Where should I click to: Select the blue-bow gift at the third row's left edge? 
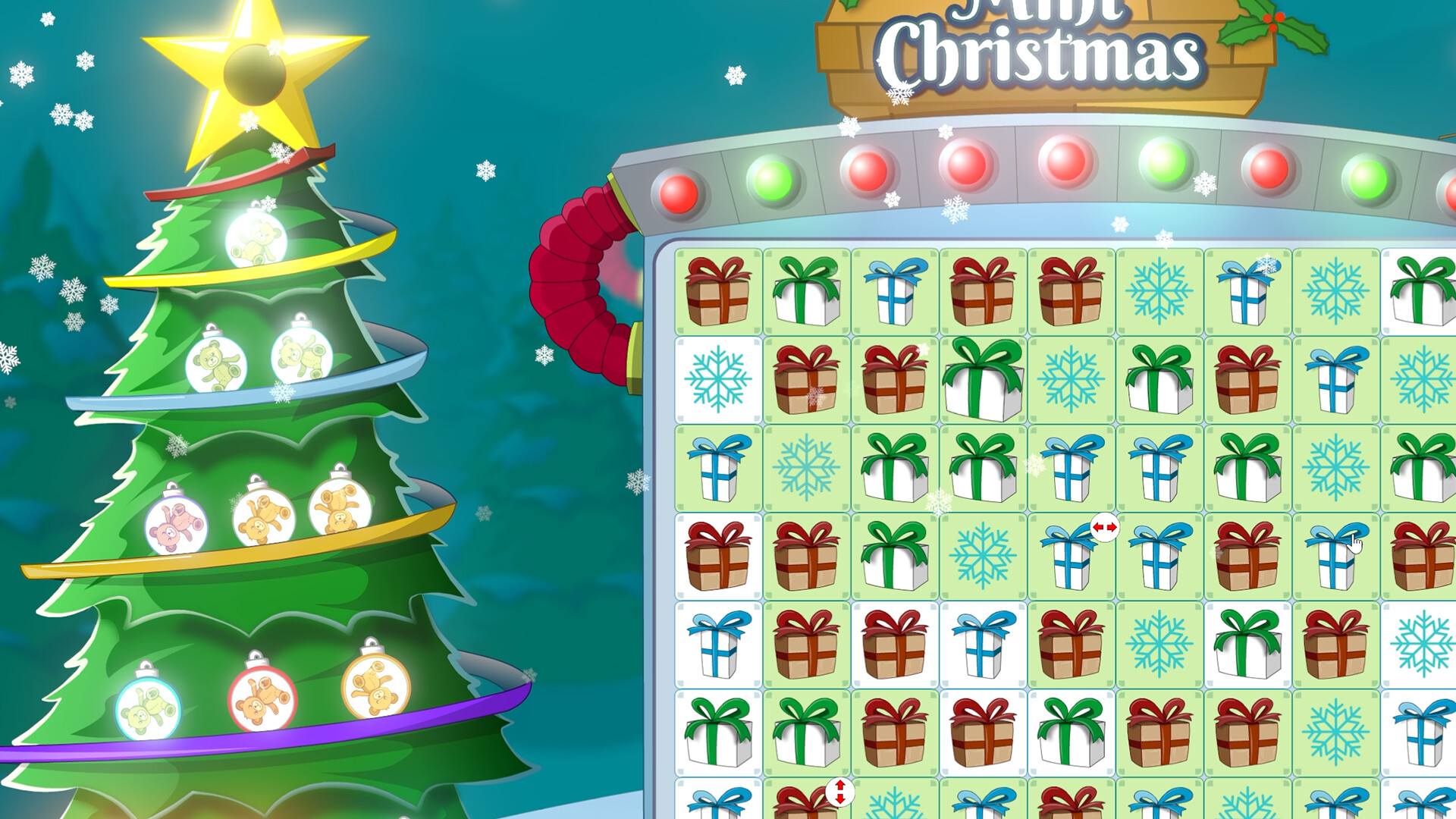(717, 466)
